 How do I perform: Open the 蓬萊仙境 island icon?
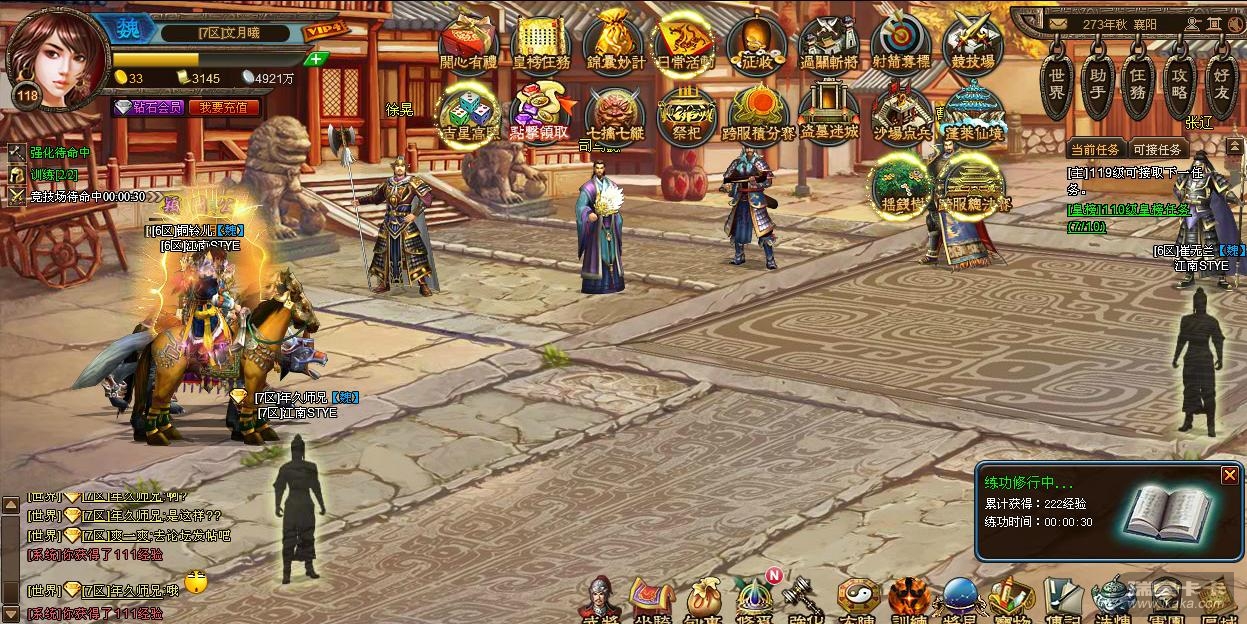[972, 114]
